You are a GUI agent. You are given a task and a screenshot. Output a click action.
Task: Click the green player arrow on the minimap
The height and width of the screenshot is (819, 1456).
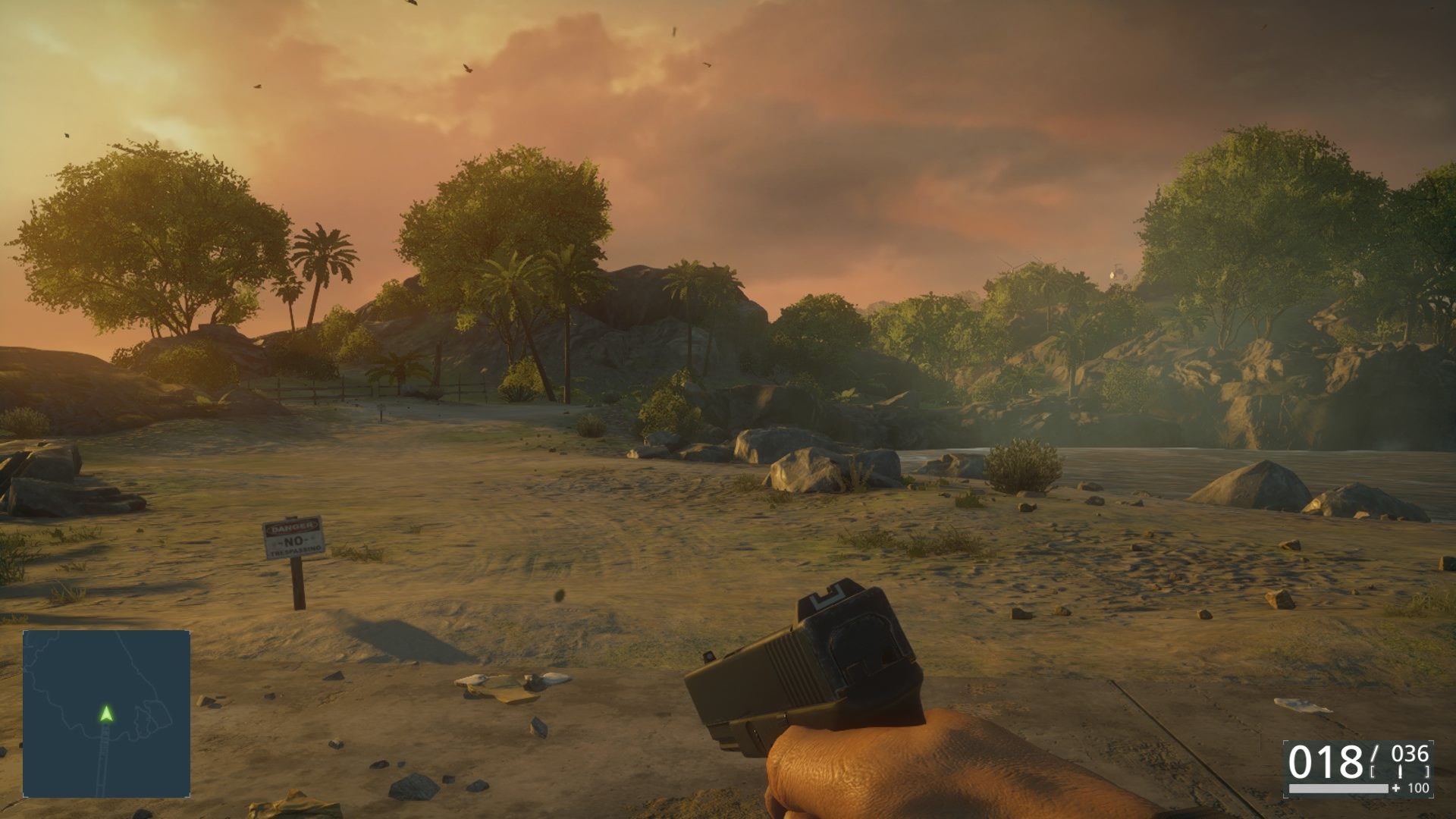[x=105, y=714]
